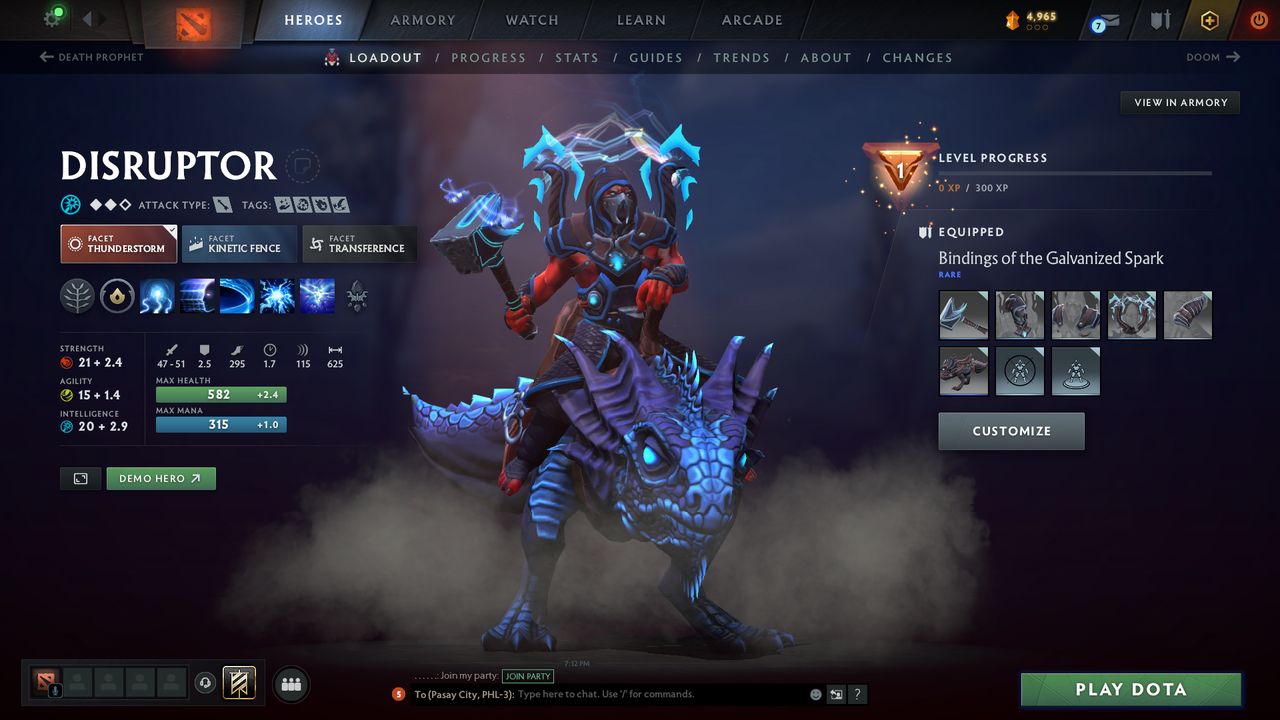Switch to the GUIDES tab
Screen dimensions: 1280x720
point(656,57)
